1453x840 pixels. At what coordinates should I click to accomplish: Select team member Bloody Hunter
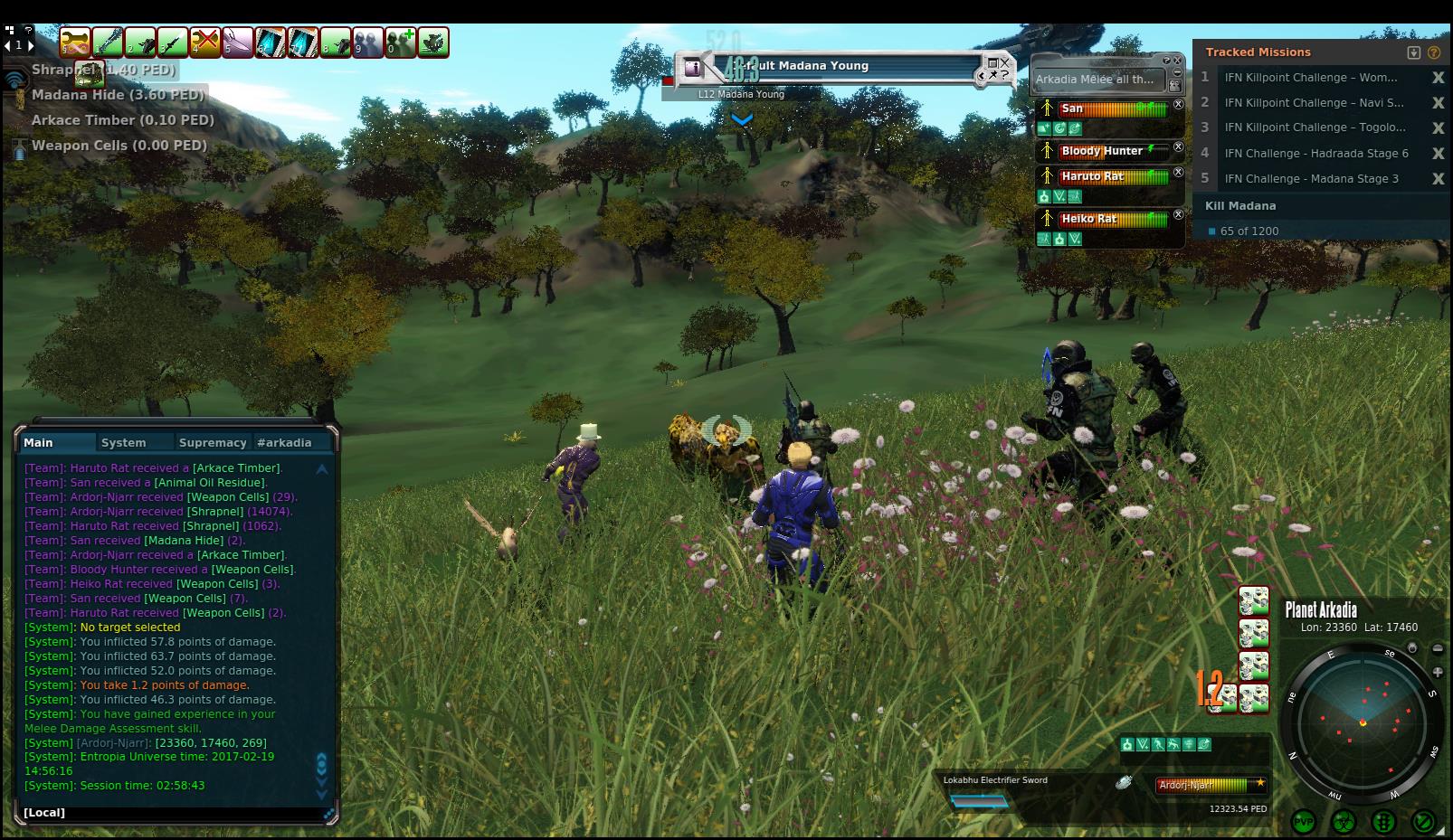[1102, 151]
